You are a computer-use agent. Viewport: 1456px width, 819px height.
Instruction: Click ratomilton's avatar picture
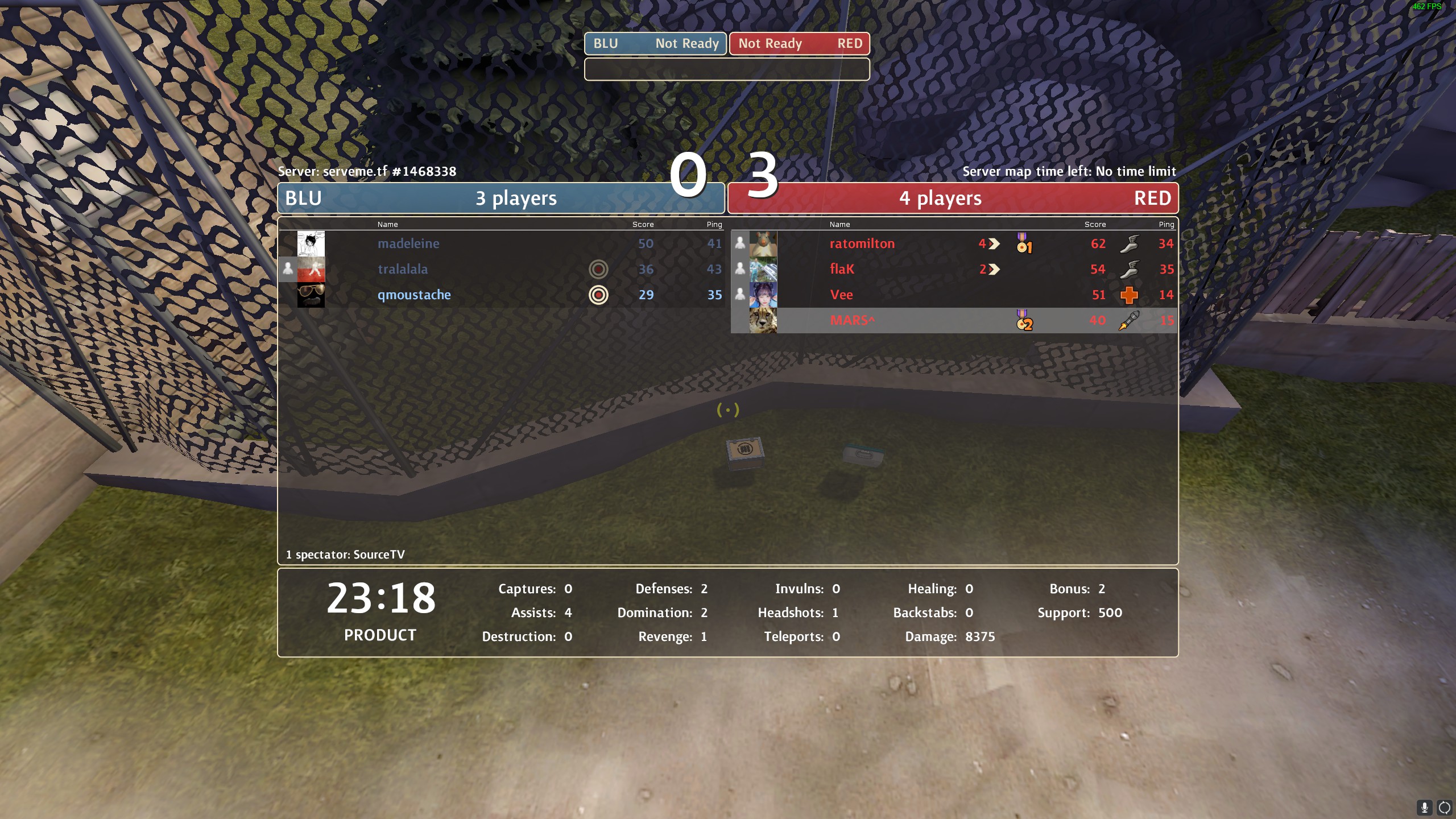pos(763,243)
